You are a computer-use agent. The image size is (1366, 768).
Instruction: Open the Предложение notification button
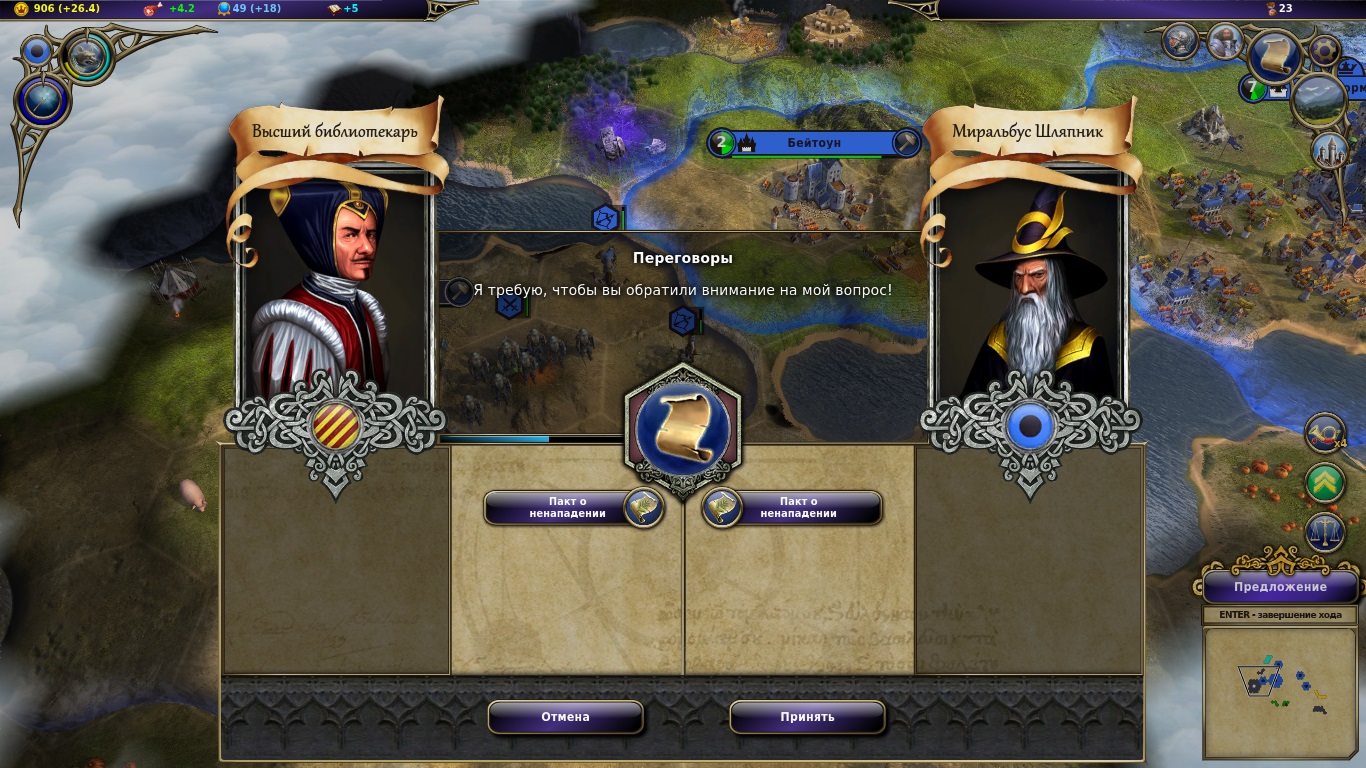coord(1279,587)
